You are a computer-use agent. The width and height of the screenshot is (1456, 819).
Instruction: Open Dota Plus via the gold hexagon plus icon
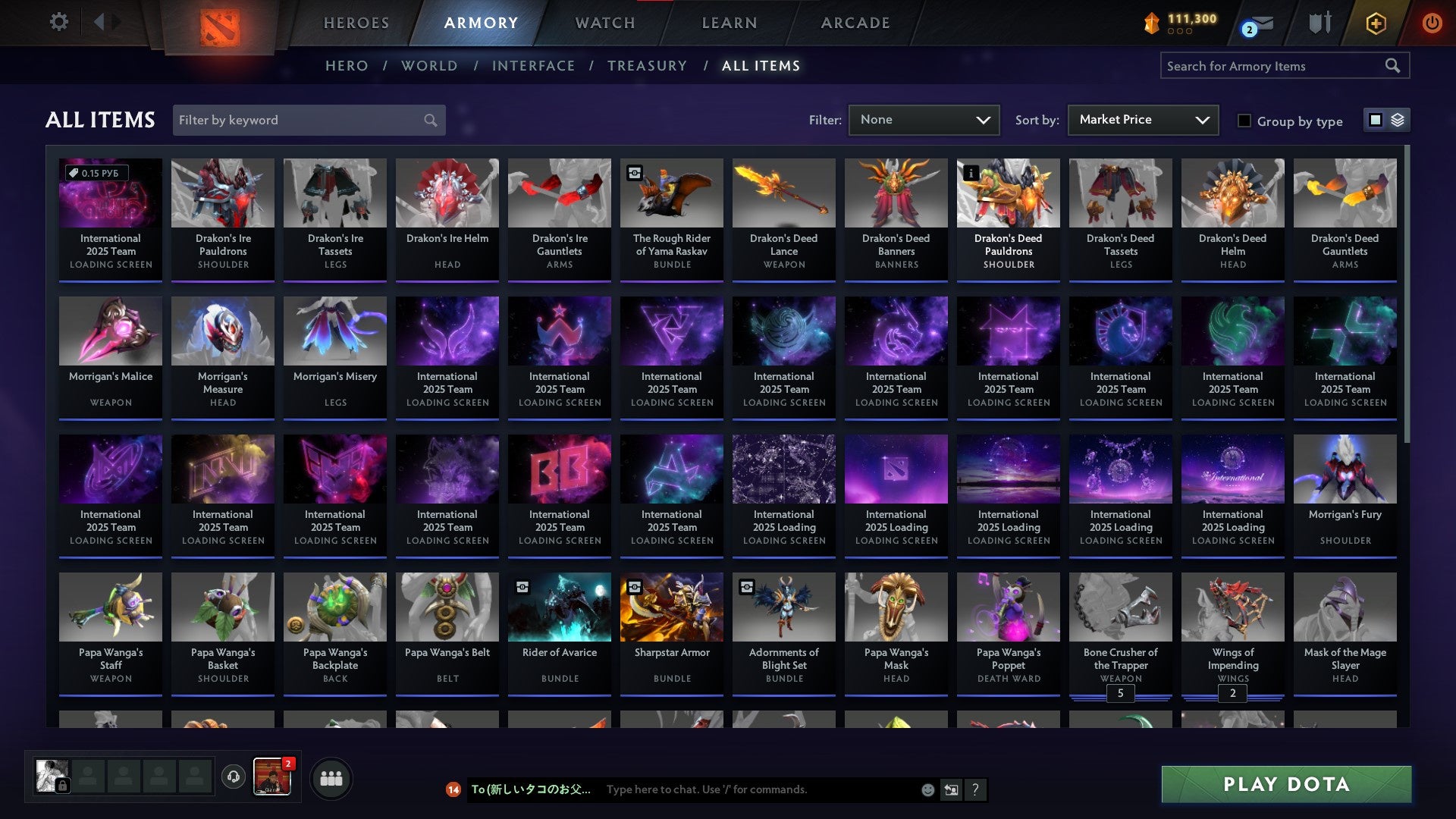[x=1375, y=23]
